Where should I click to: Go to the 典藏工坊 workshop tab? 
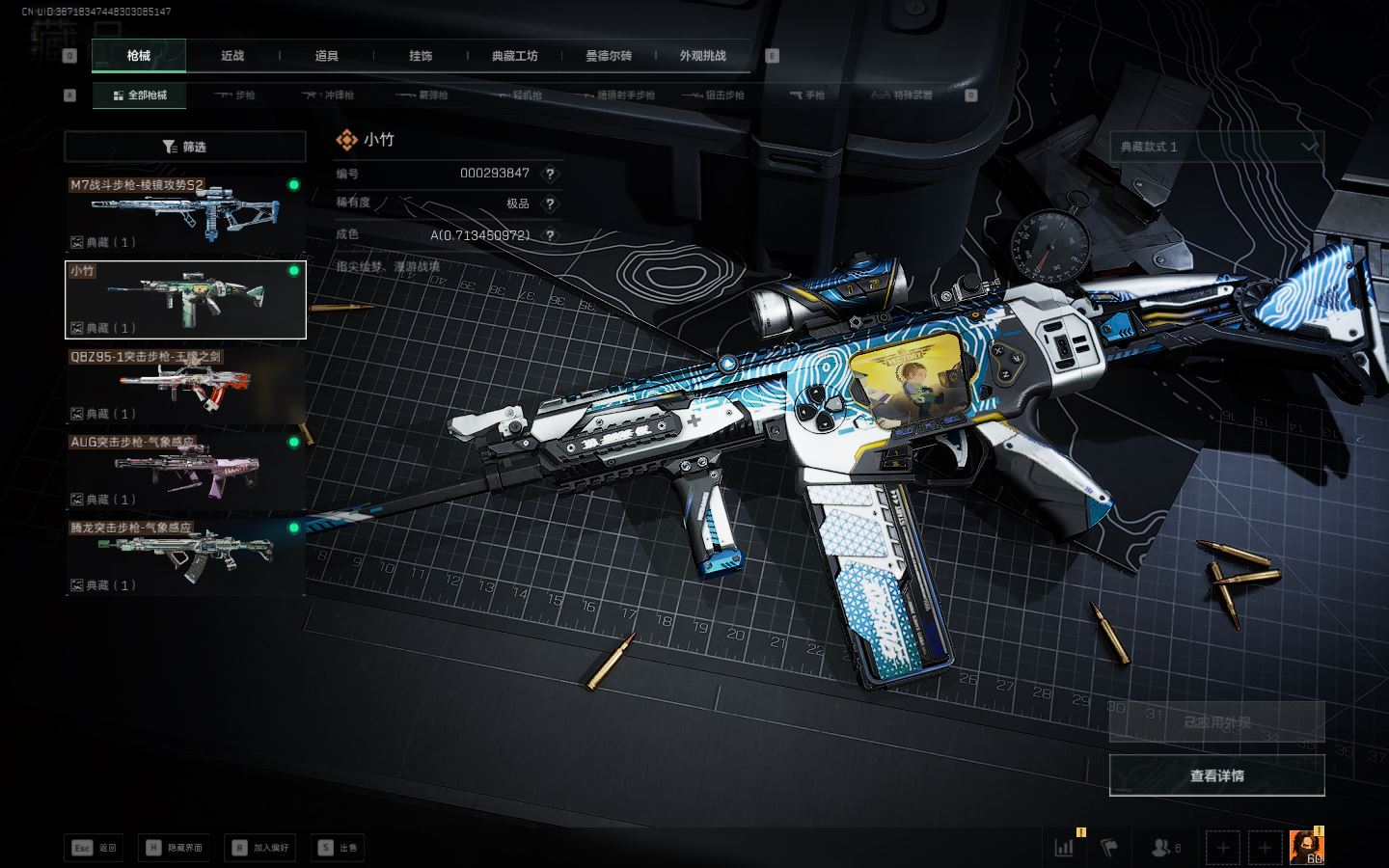coord(514,56)
